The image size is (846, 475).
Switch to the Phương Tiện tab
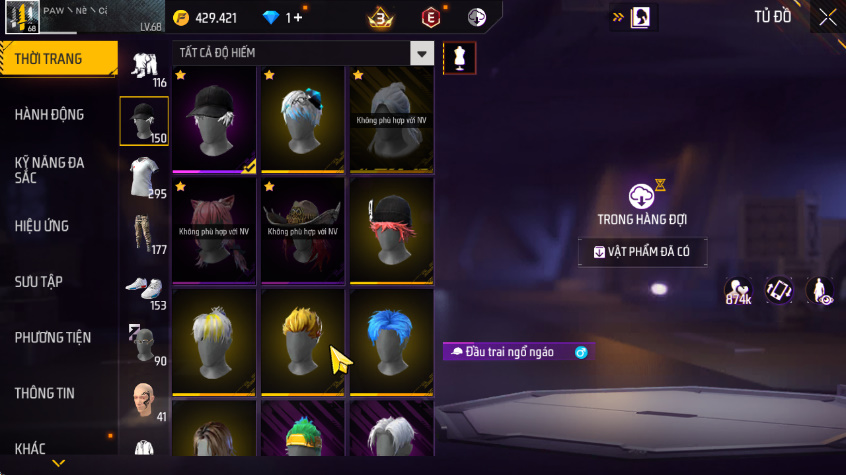click(52, 338)
